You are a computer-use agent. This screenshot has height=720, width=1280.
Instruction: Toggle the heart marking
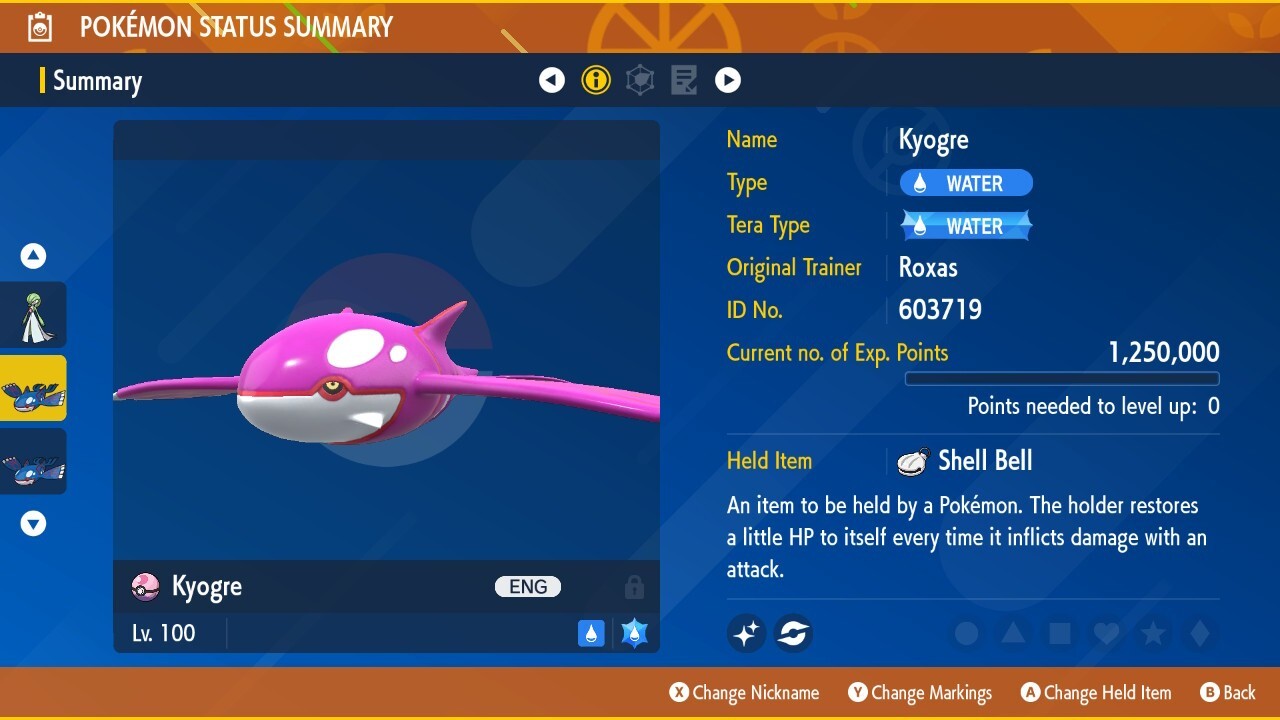pos(1106,633)
